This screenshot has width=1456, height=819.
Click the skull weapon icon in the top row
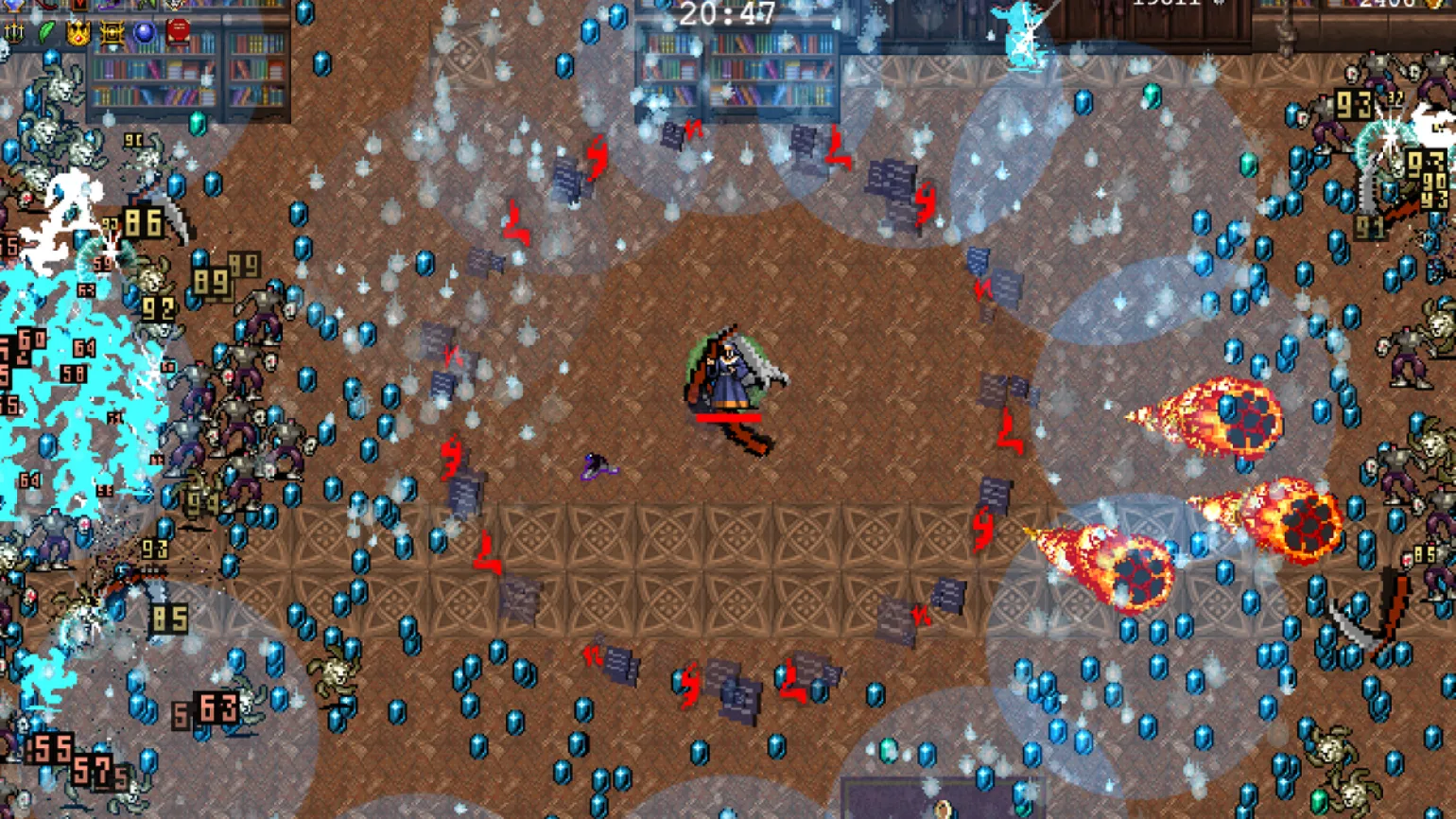point(176,5)
